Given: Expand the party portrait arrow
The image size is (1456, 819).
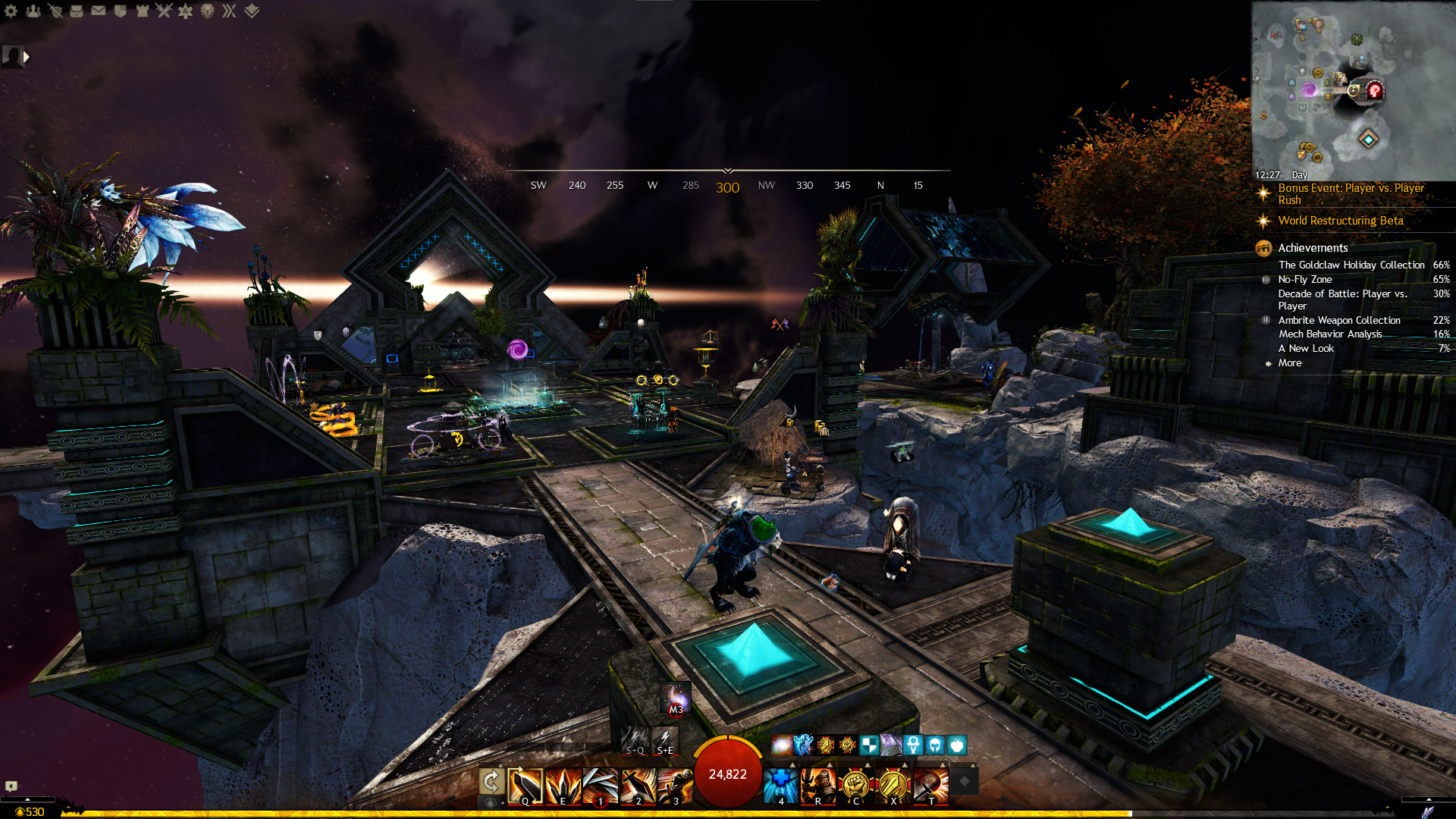Looking at the screenshot, I should [x=27, y=57].
